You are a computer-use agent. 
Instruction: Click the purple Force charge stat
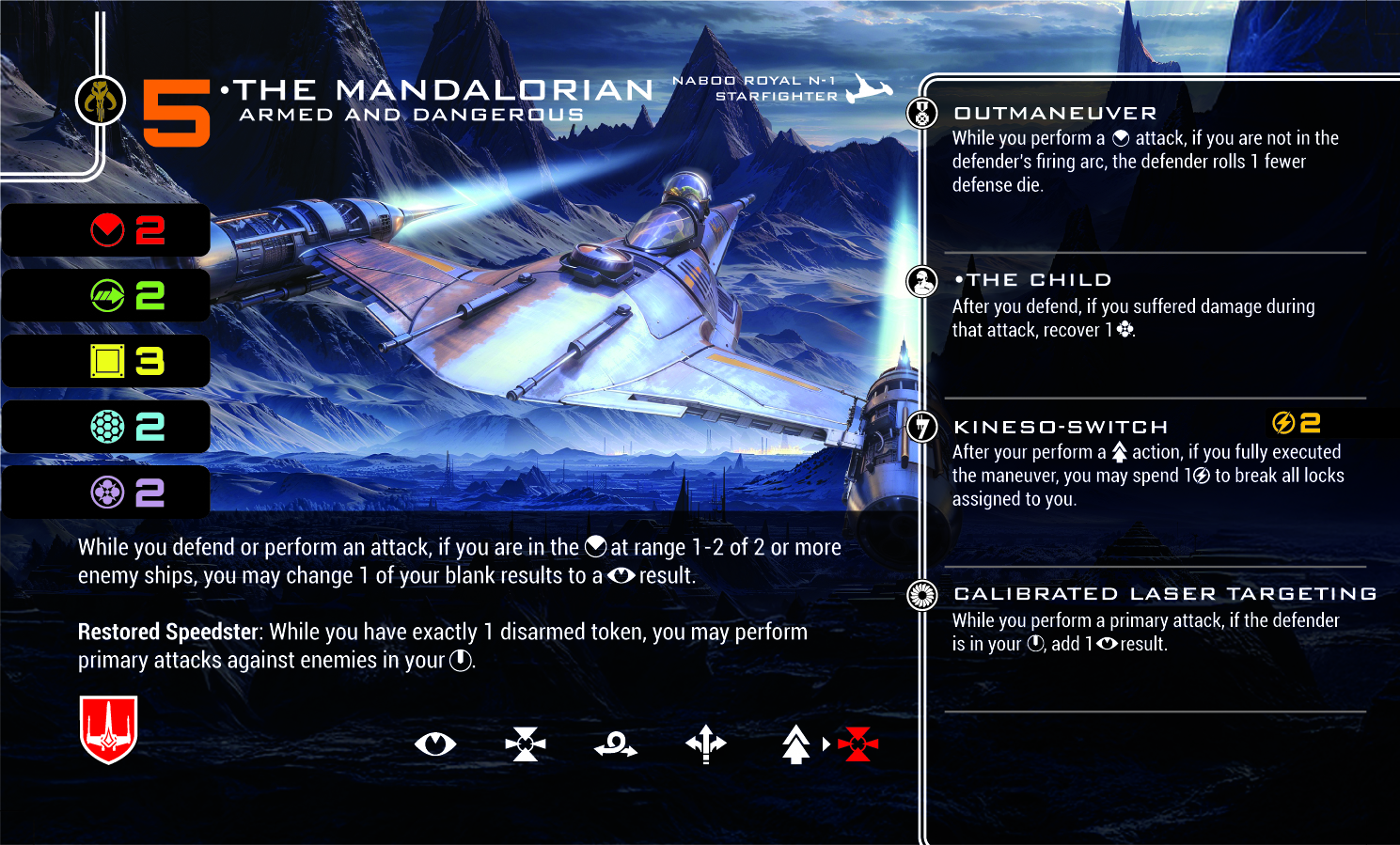(127, 492)
